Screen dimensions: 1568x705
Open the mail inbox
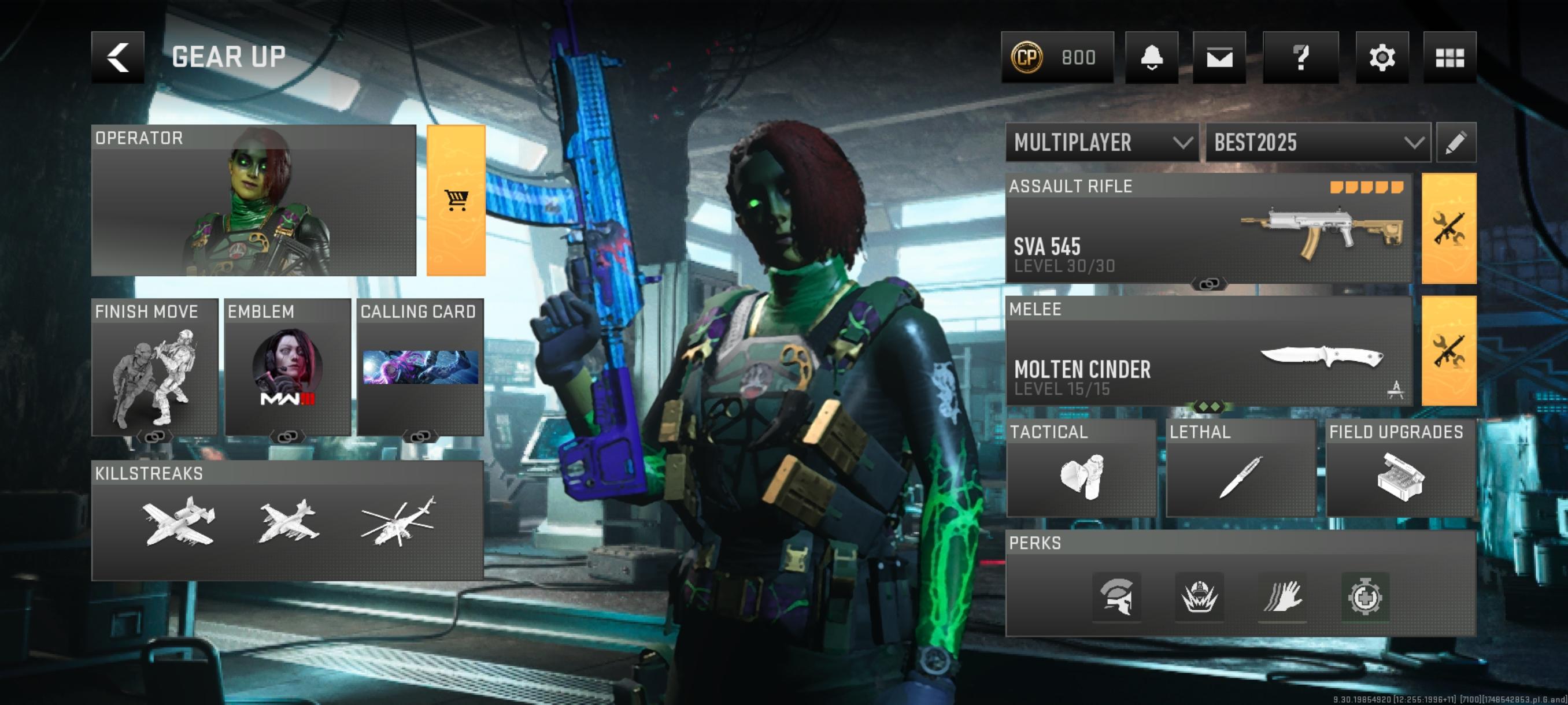coord(1219,57)
